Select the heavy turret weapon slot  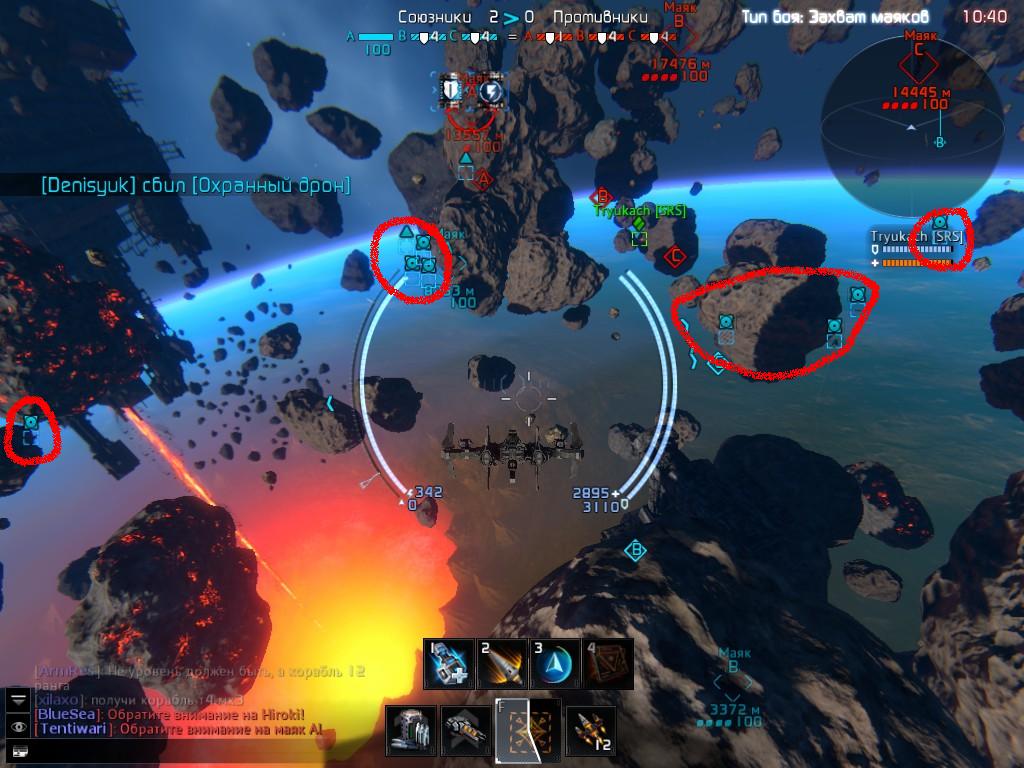[x=412, y=731]
